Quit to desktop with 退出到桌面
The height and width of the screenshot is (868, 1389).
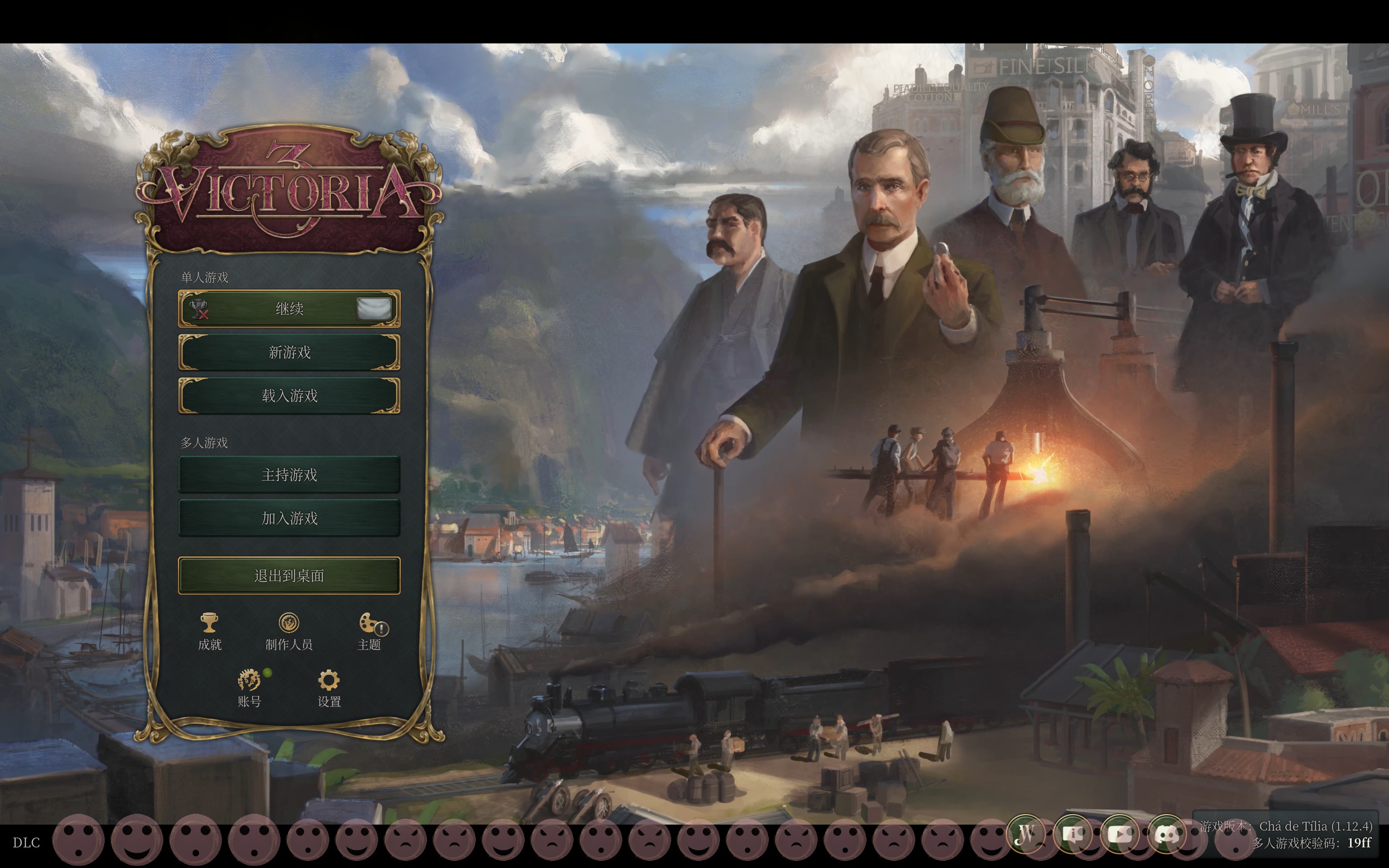pos(289,575)
